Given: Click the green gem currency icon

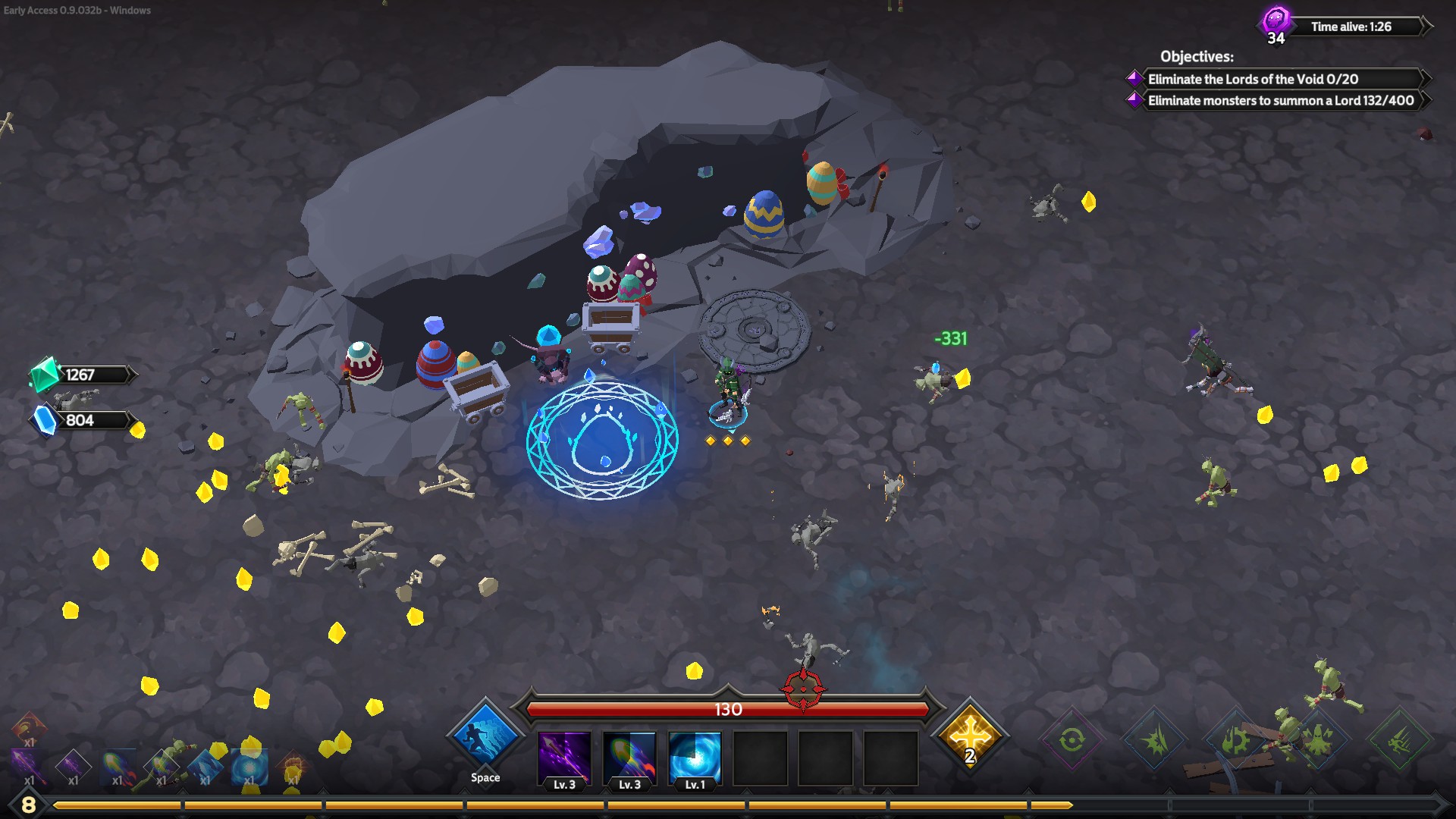Looking at the screenshot, I should click(44, 374).
